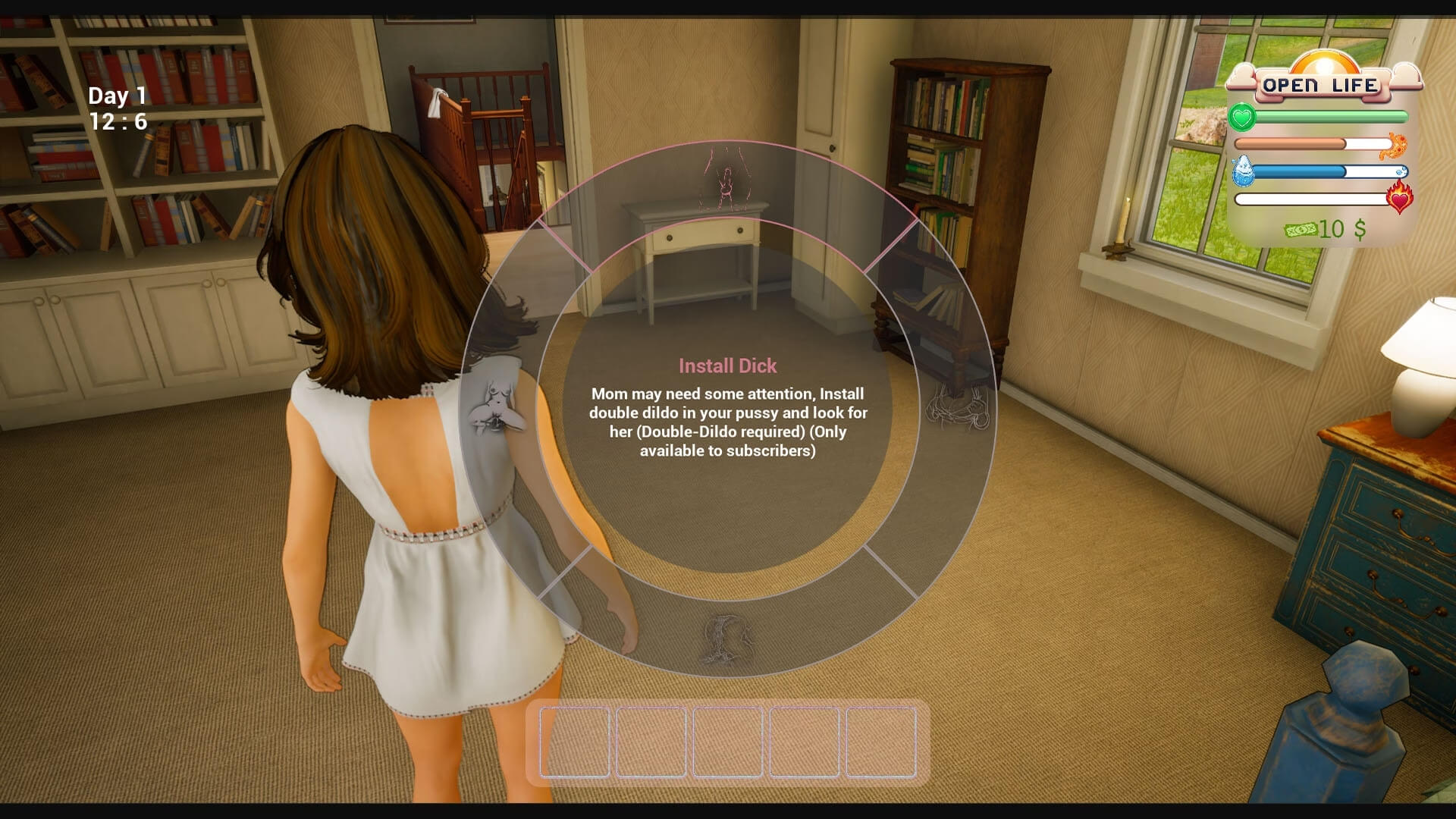Select the highlighted pink Install Dick wheel option

(x=726, y=181)
